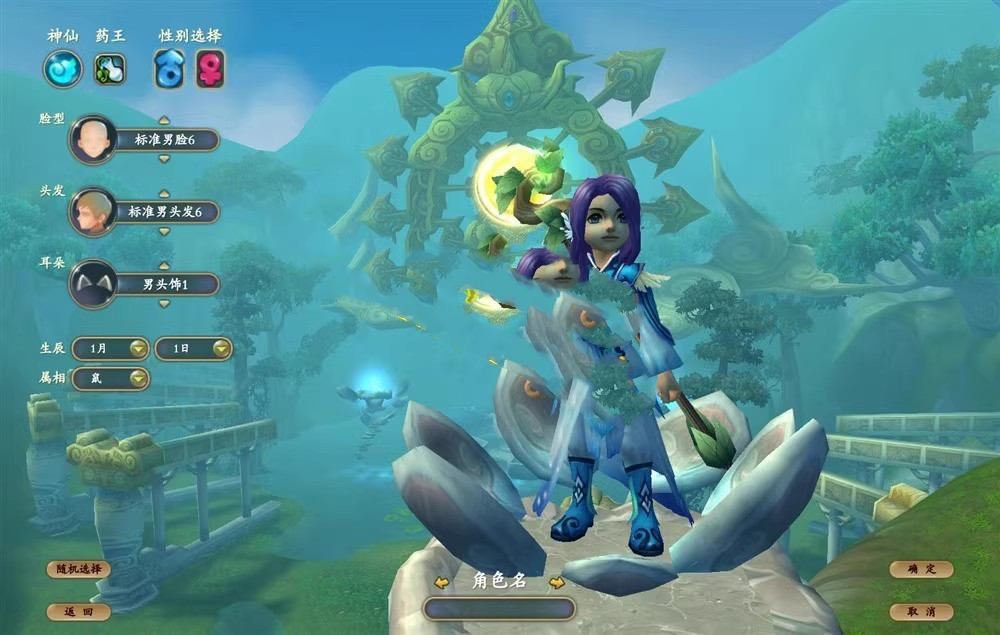Select the 神仙 class icon

tap(62, 69)
